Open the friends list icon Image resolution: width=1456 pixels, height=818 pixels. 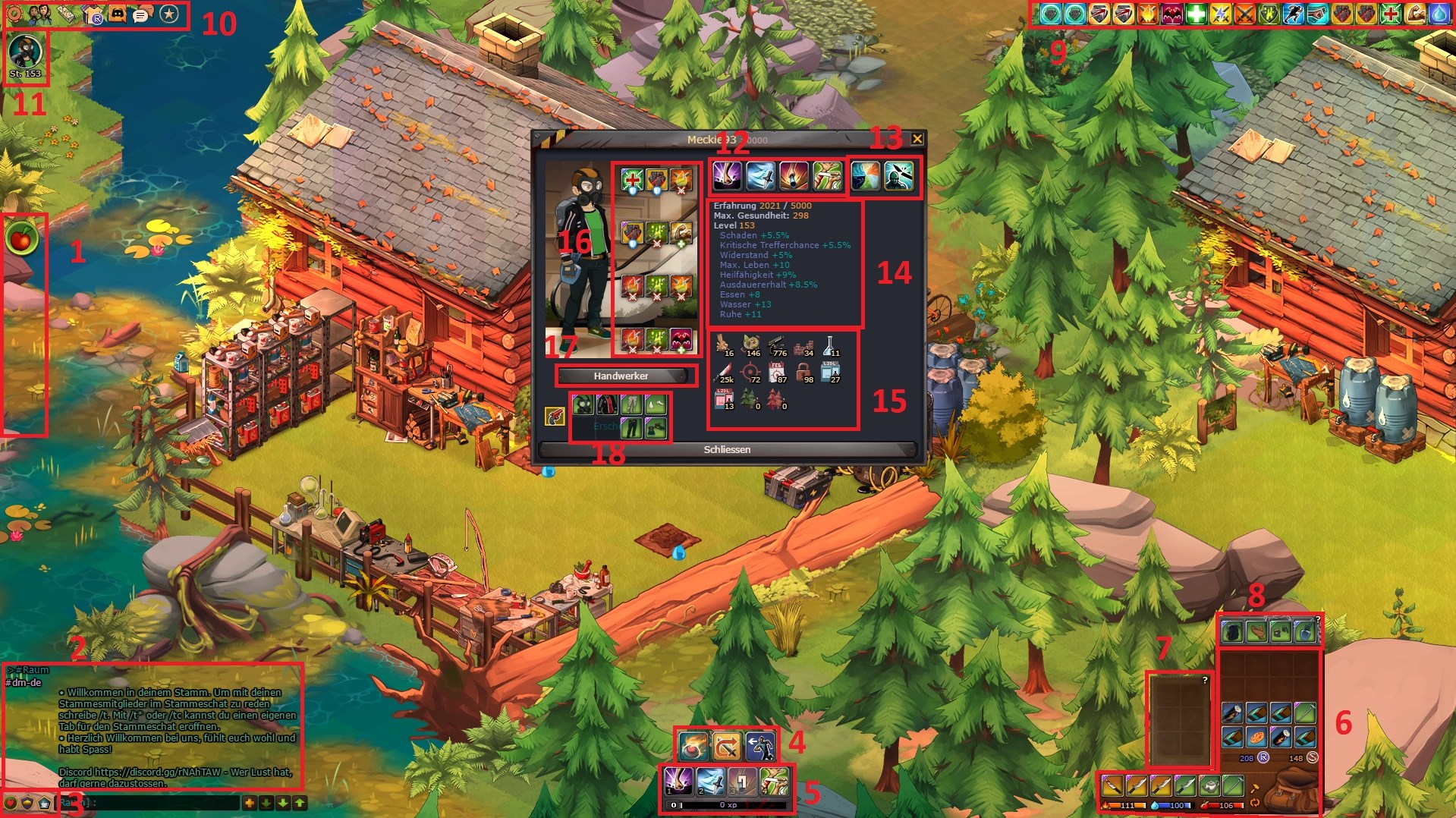point(39,14)
